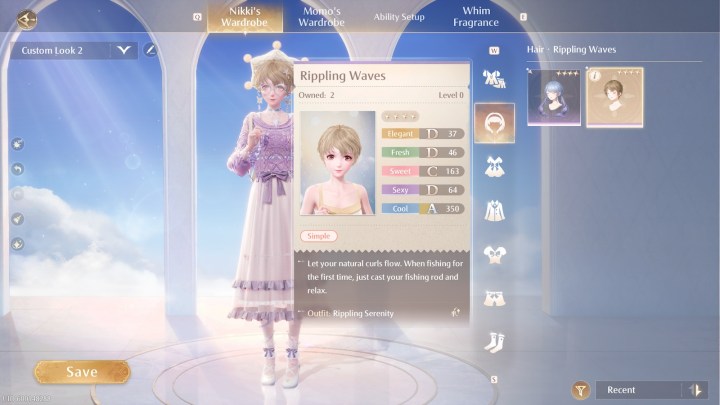
Task: Open the Ability Setup tab
Action: pos(399,17)
